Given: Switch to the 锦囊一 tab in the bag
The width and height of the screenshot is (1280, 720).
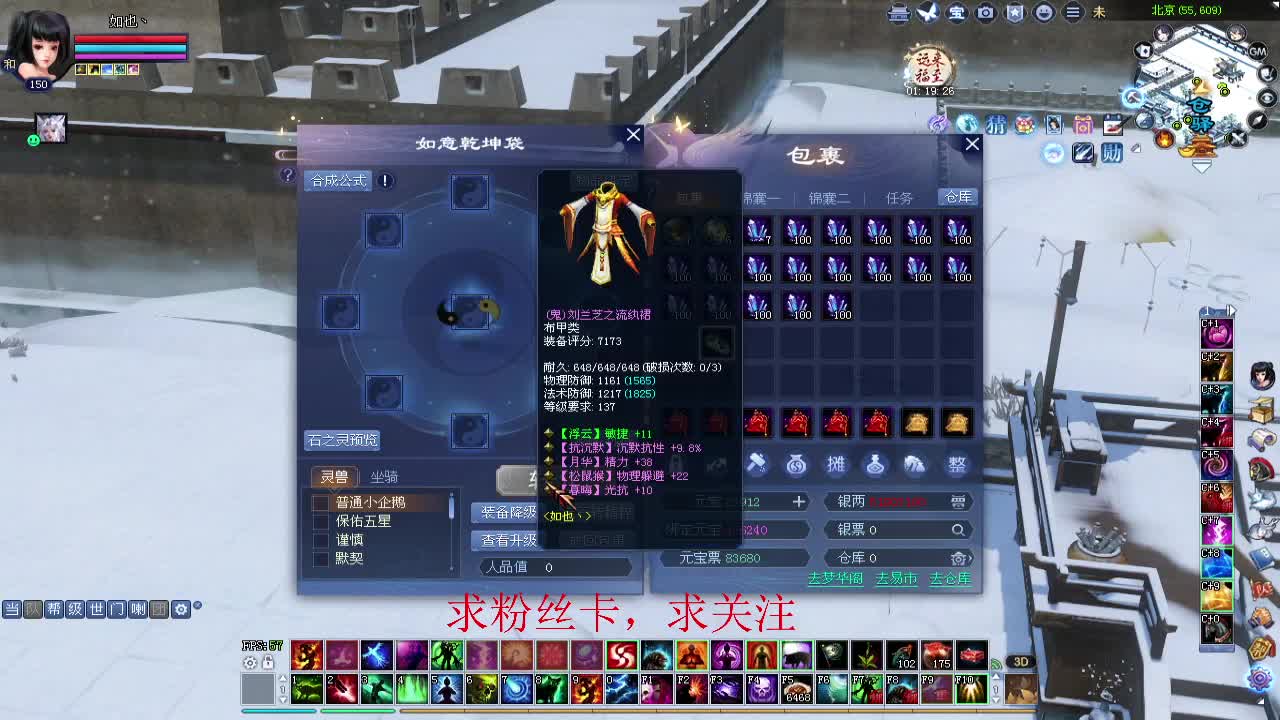Looking at the screenshot, I should (x=765, y=197).
